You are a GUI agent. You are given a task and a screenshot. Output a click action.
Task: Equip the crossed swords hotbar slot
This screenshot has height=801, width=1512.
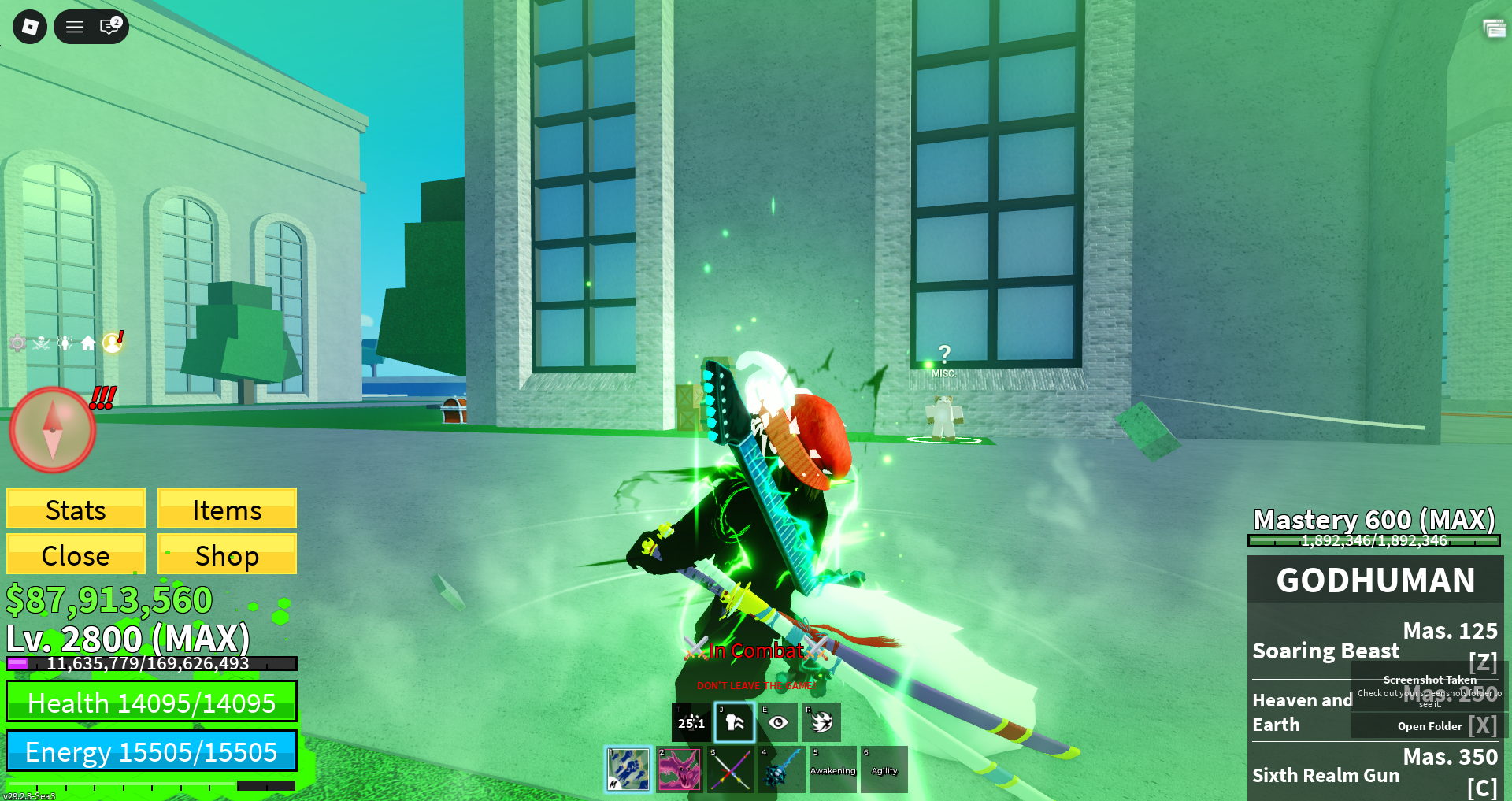pos(731,769)
